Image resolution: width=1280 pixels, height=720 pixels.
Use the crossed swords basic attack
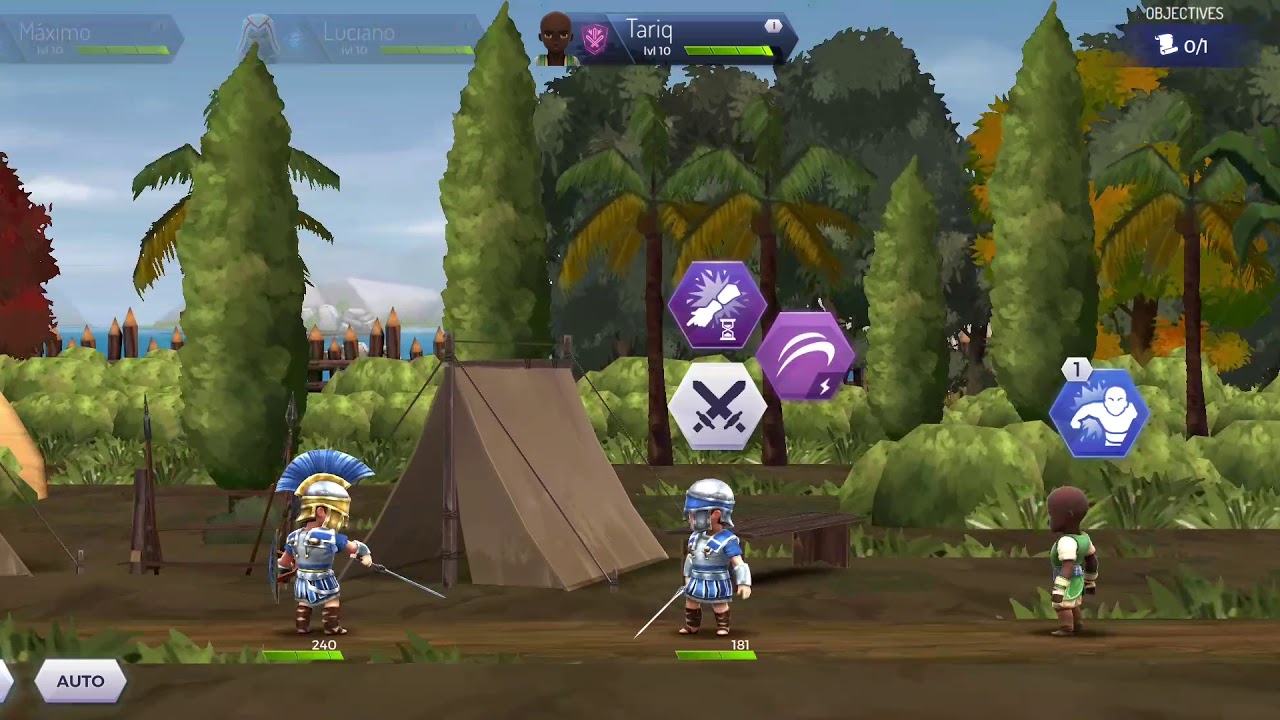point(717,407)
